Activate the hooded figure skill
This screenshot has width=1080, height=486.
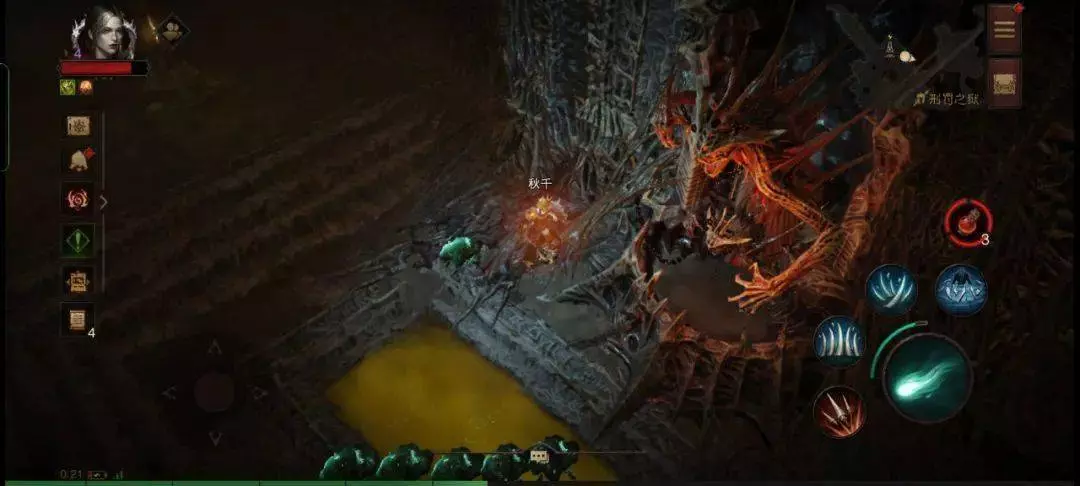(x=961, y=290)
